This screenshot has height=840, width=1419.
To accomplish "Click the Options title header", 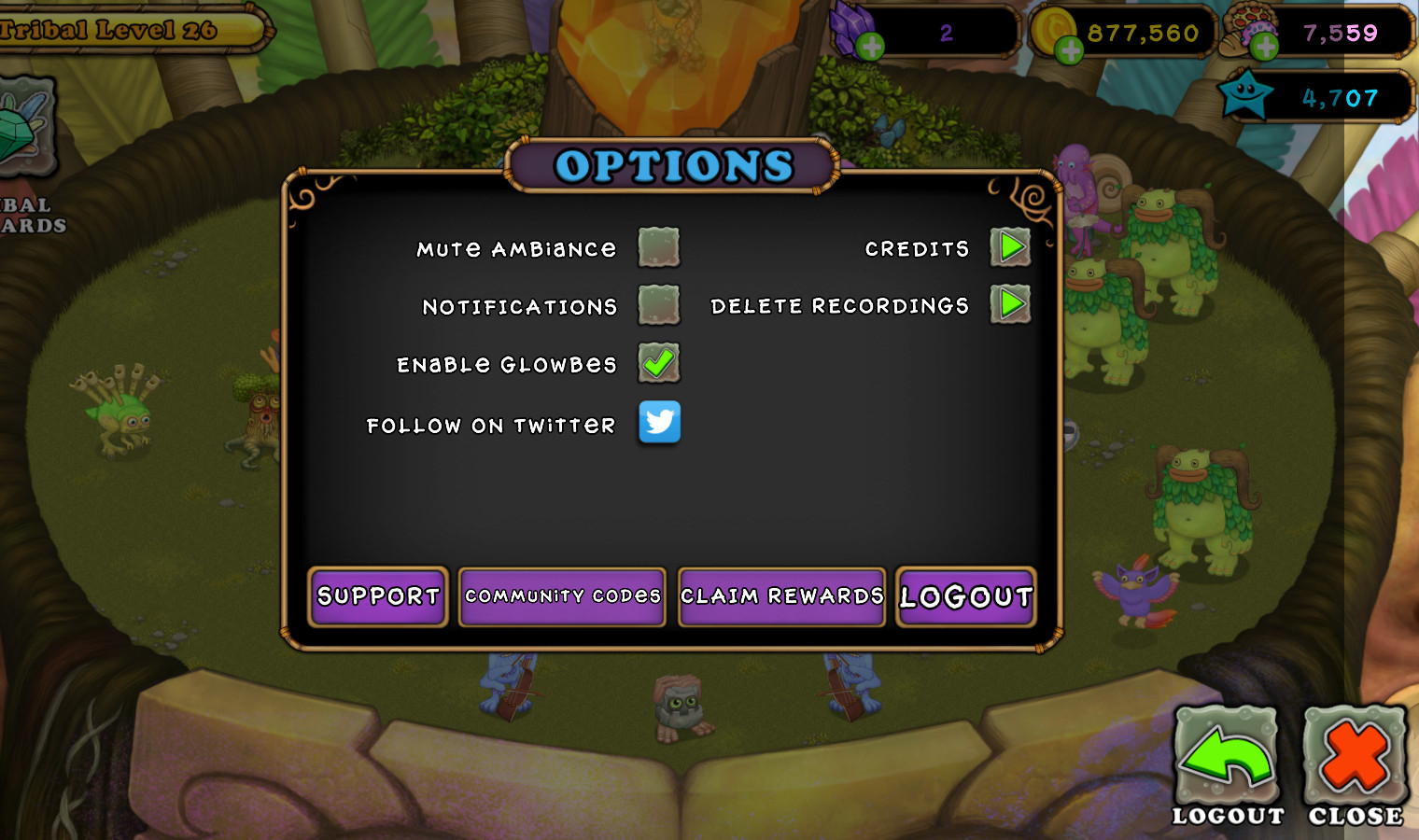I will (x=673, y=165).
